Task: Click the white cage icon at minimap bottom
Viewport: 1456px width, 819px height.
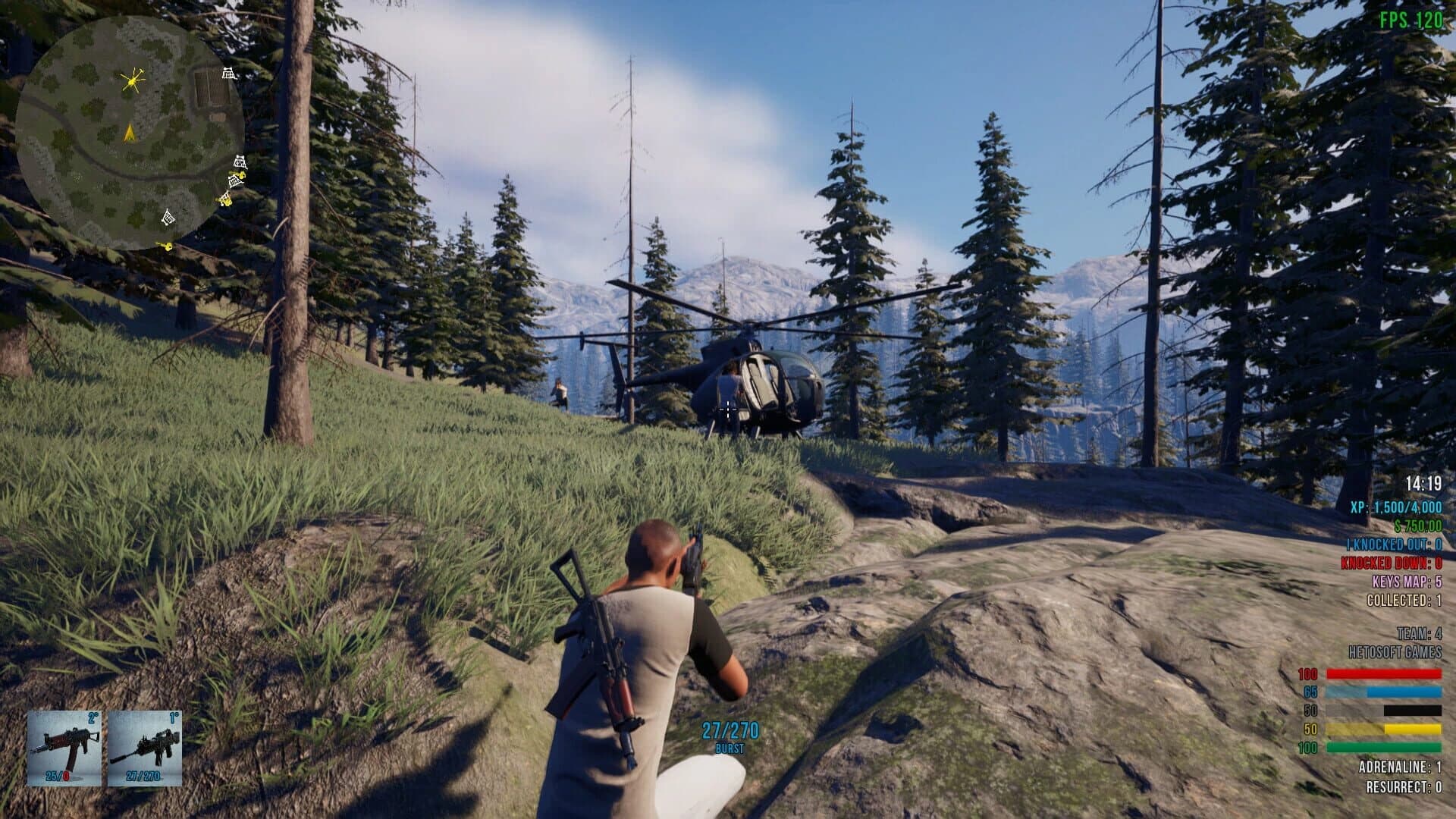Action: point(168,218)
